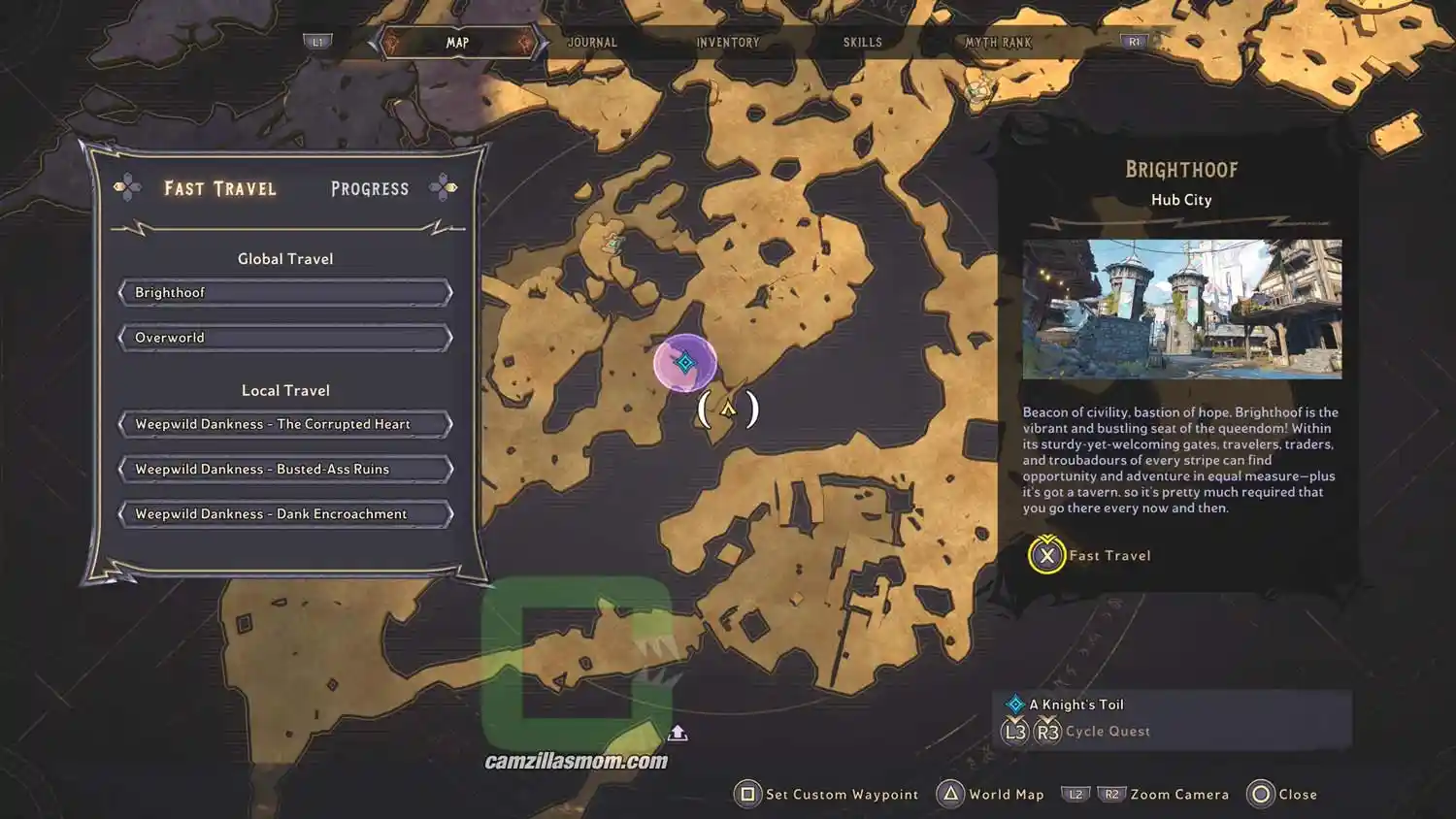The height and width of the screenshot is (819, 1456).
Task: Pick Weepwild Dankness - Dank Encroachment
Action: tap(285, 514)
